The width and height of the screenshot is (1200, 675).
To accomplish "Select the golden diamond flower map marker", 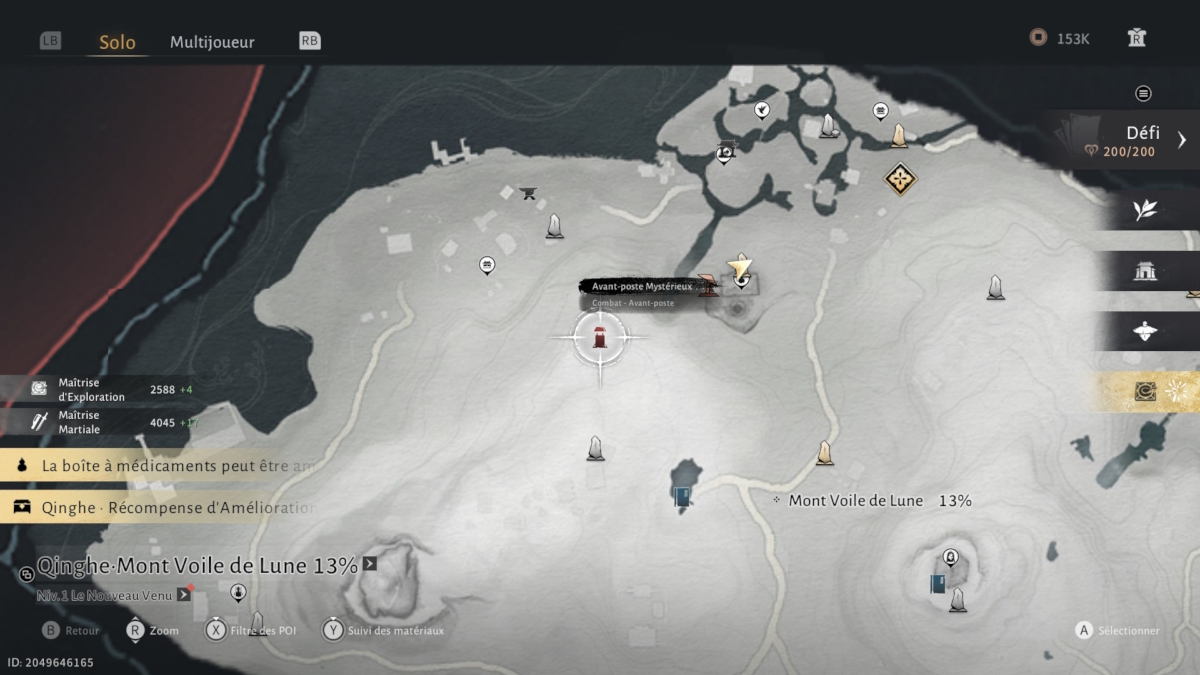I will (900, 179).
